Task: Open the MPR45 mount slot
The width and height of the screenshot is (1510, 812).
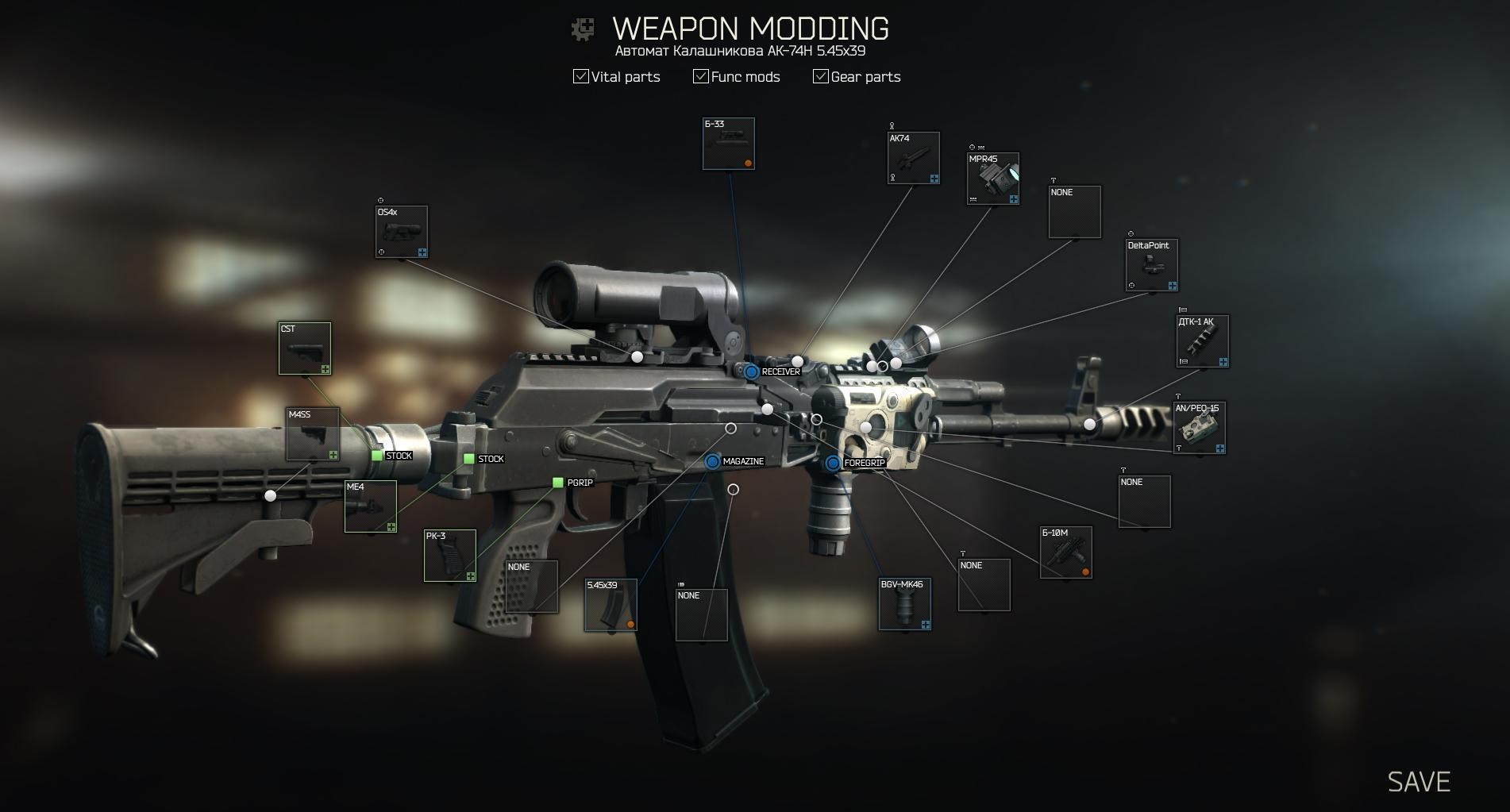Action: pos(993,179)
